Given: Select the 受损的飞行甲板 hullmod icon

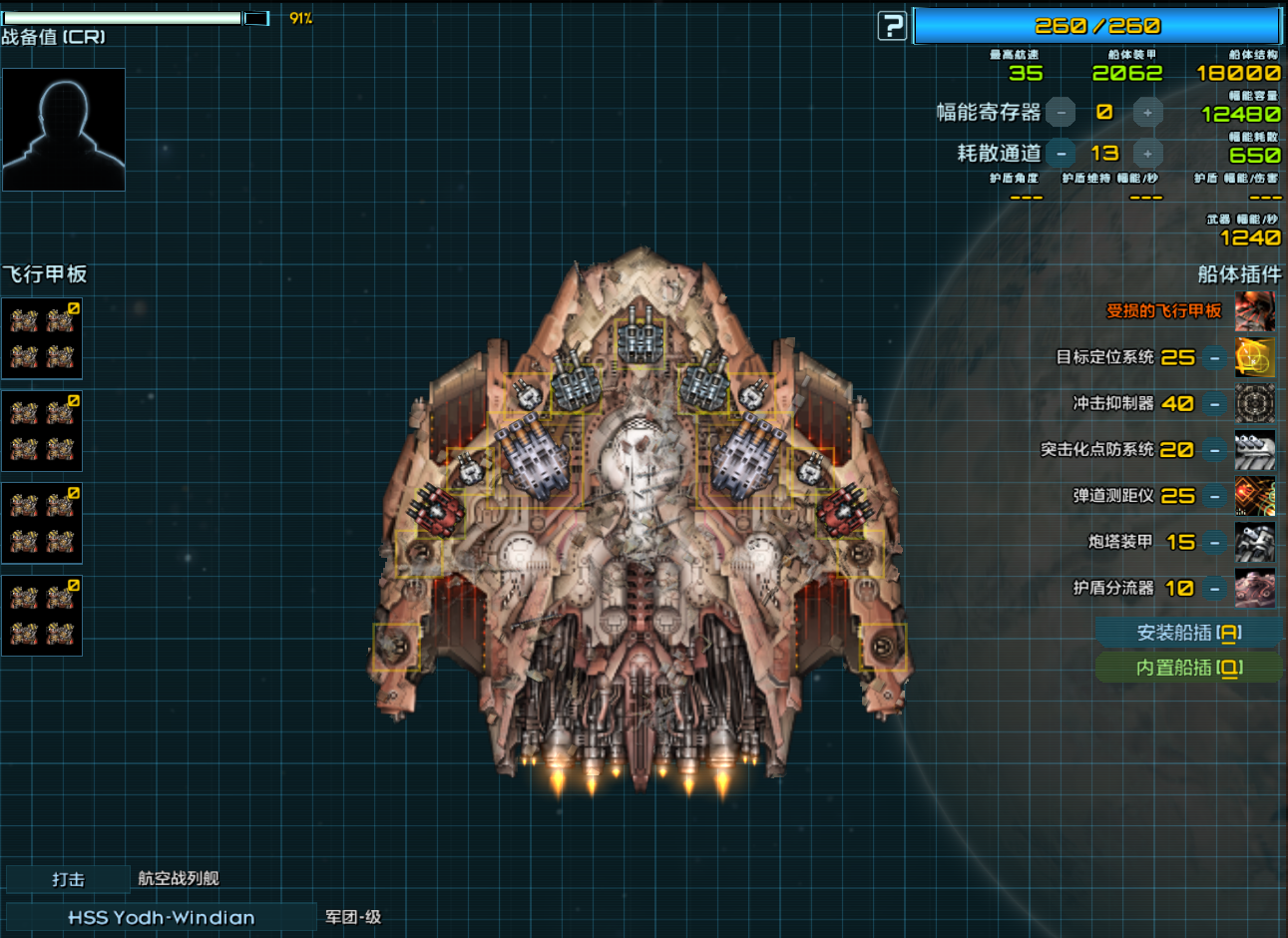Looking at the screenshot, I should tap(1254, 311).
